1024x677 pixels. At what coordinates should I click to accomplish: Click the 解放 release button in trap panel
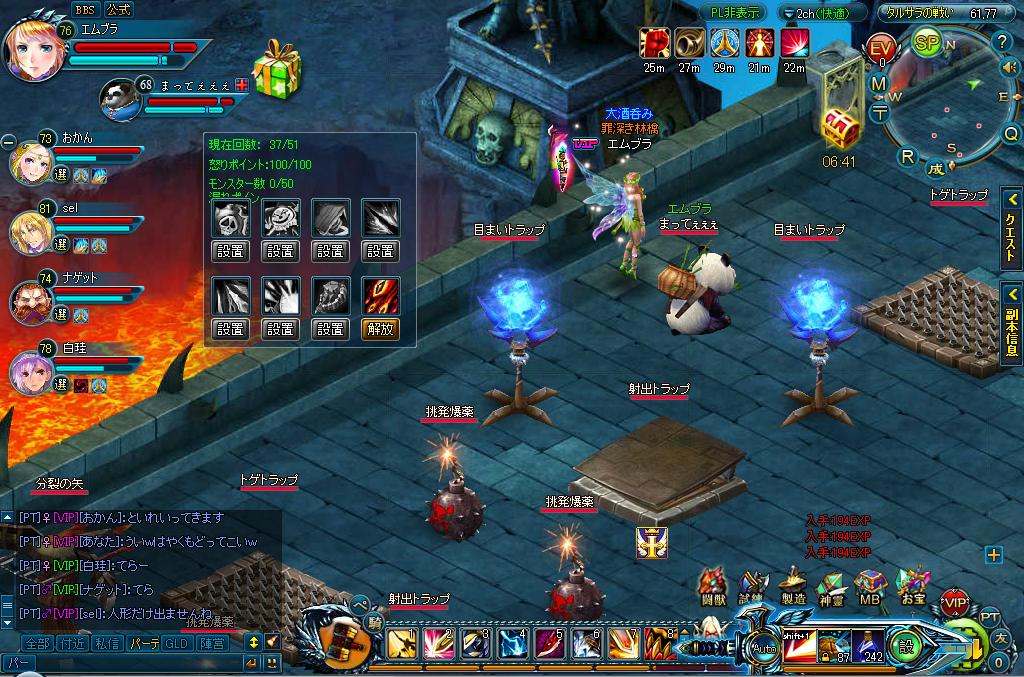coord(379,327)
